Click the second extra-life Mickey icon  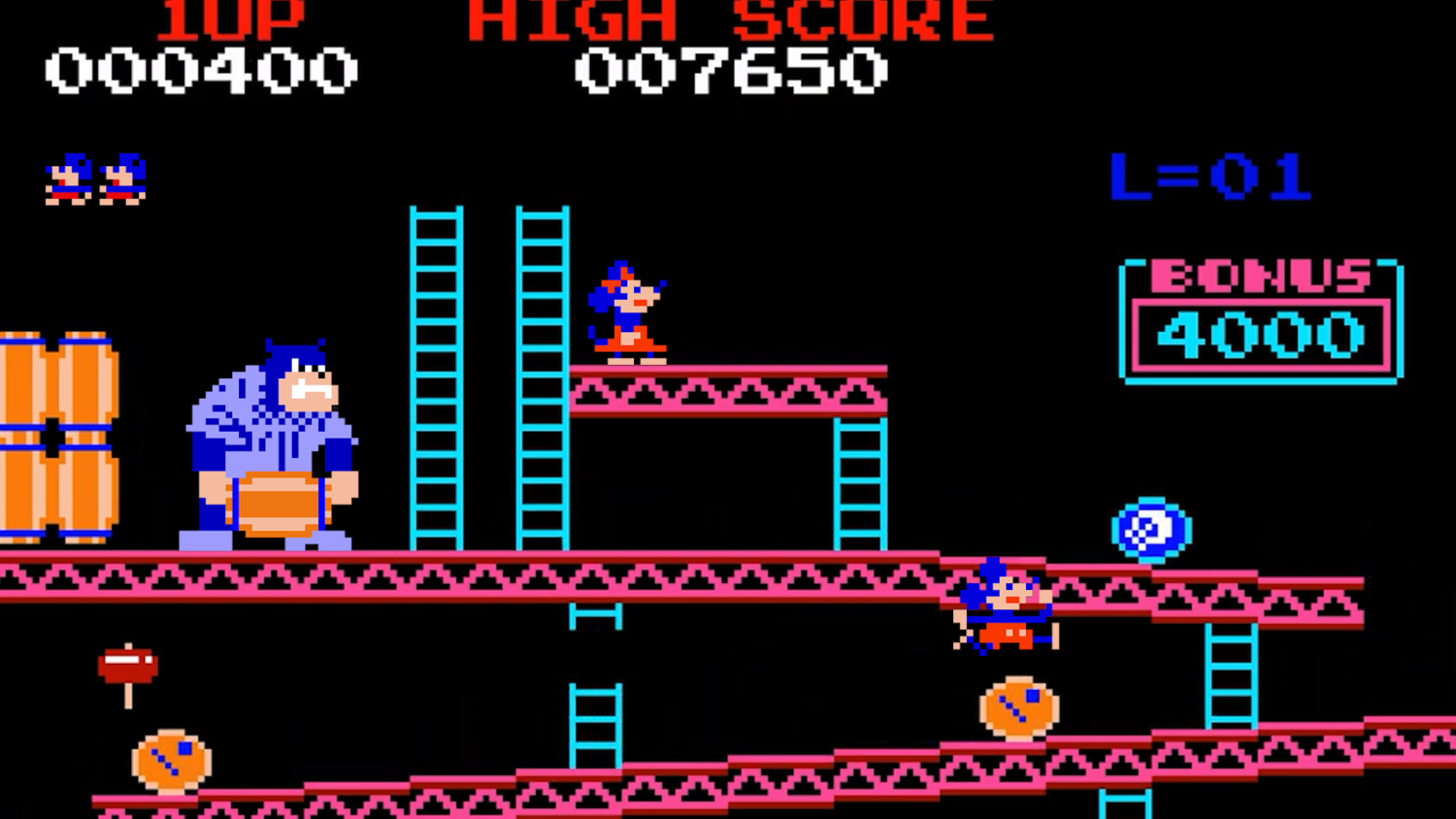pyautogui.click(x=121, y=180)
